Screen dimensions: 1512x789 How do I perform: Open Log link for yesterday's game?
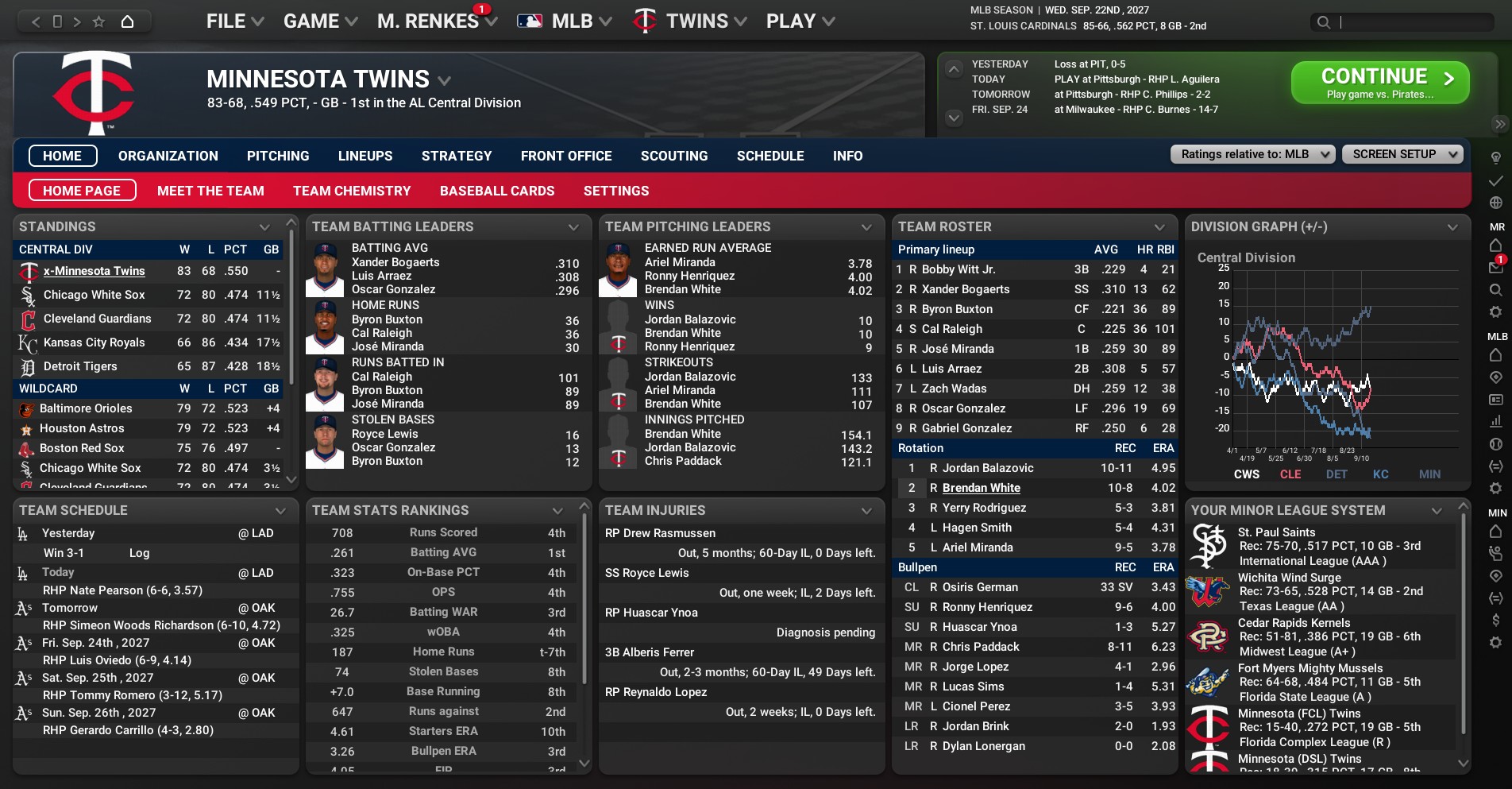point(139,553)
